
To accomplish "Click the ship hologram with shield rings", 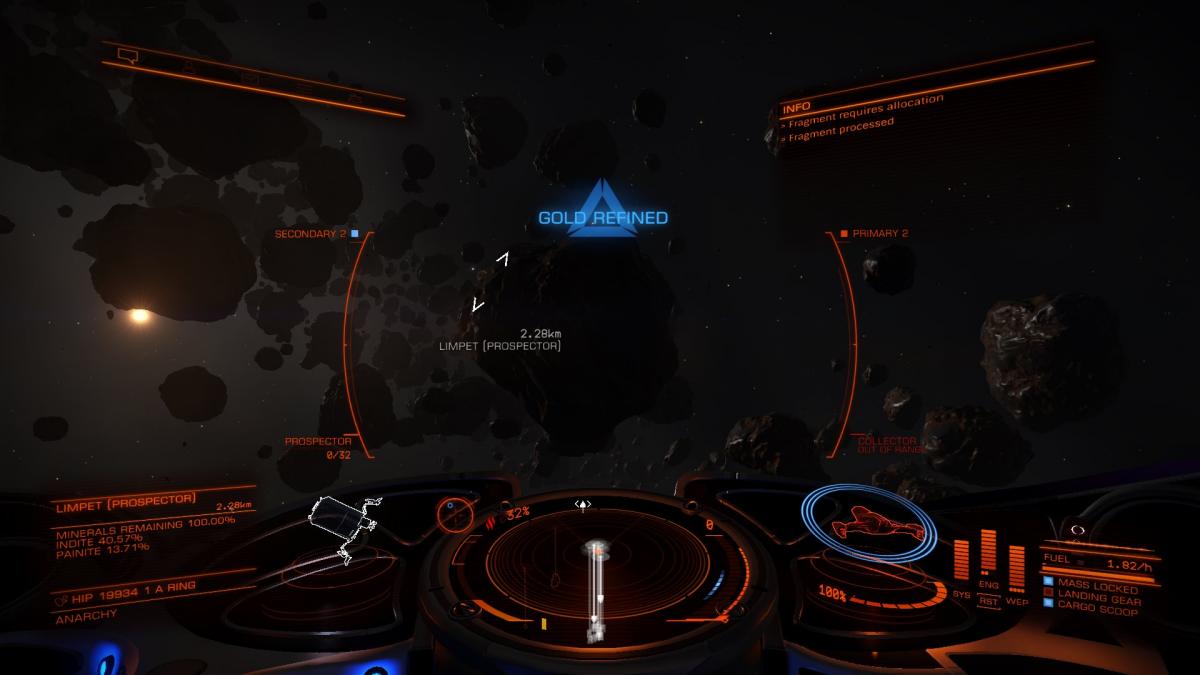I will tap(872, 524).
